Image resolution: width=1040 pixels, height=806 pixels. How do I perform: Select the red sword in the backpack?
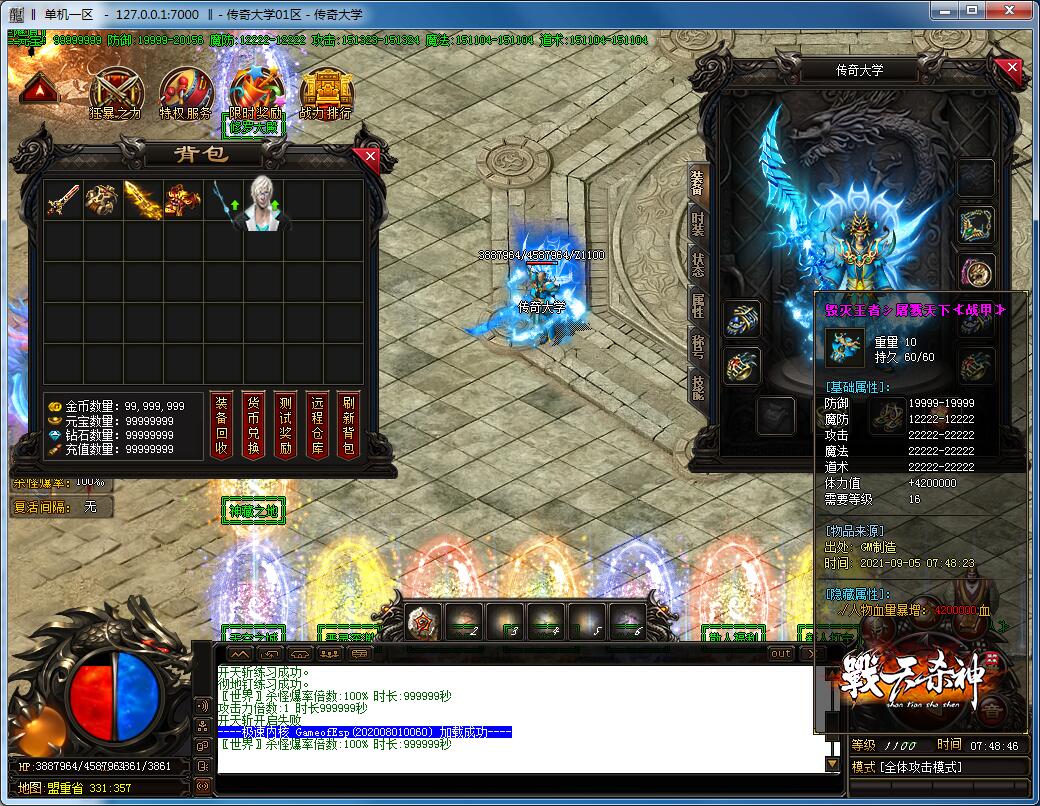point(63,200)
